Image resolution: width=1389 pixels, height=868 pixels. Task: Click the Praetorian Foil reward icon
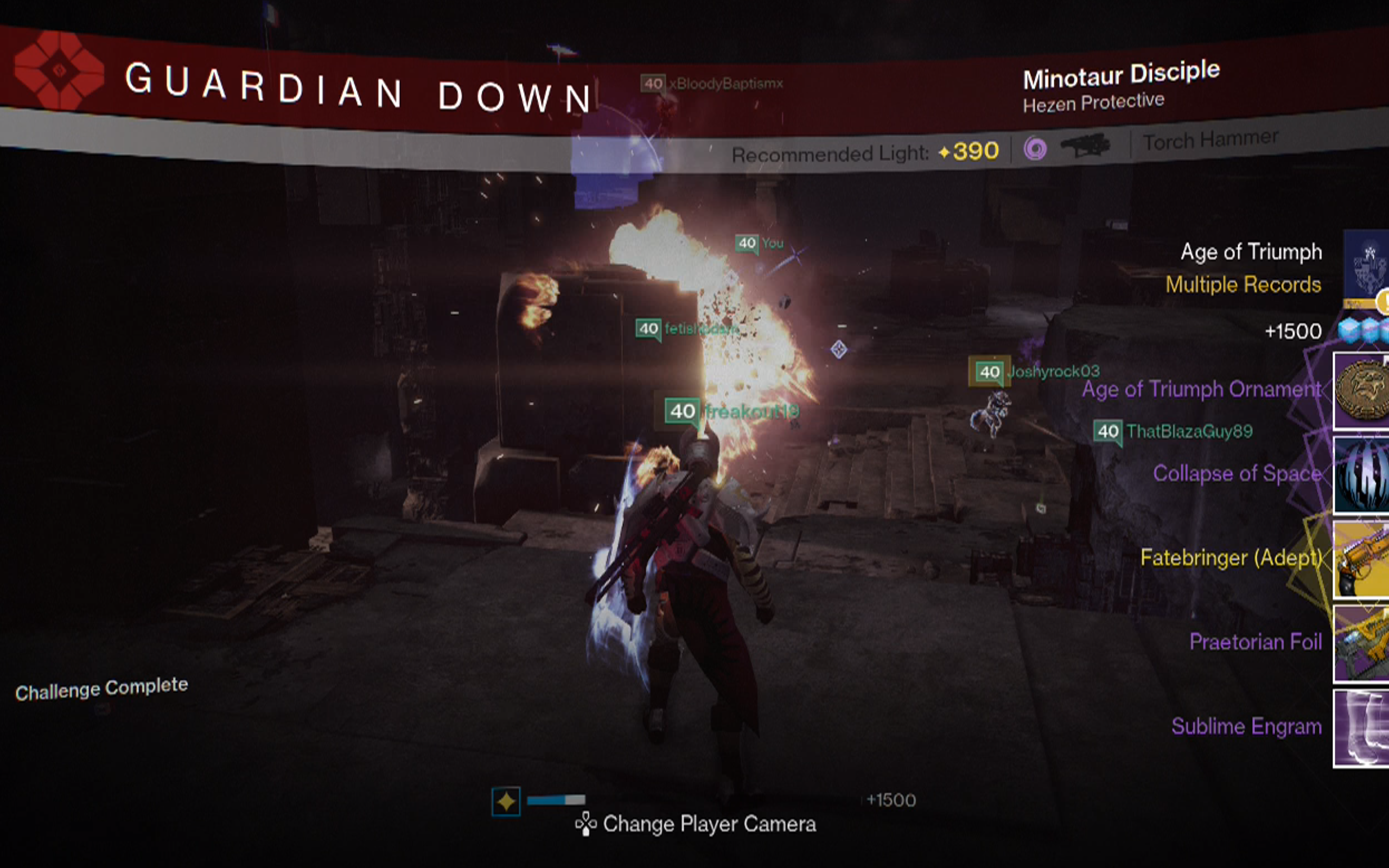pyautogui.click(x=1361, y=643)
